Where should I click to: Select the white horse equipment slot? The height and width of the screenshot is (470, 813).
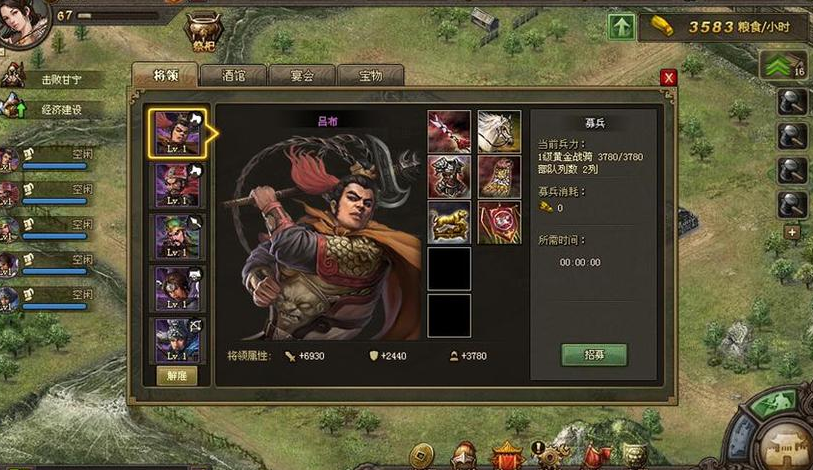tap(499, 131)
